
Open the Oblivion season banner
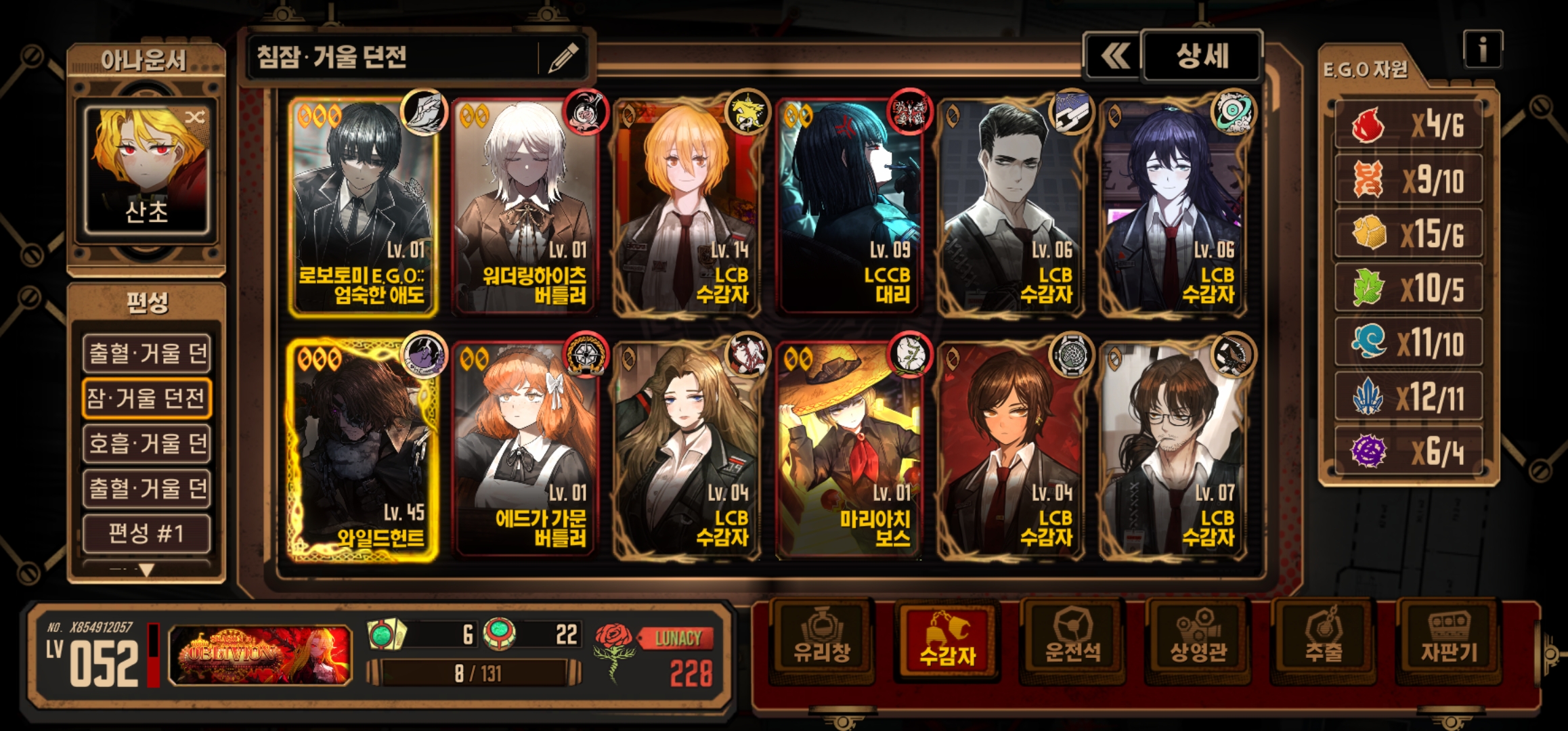tap(260, 655)
